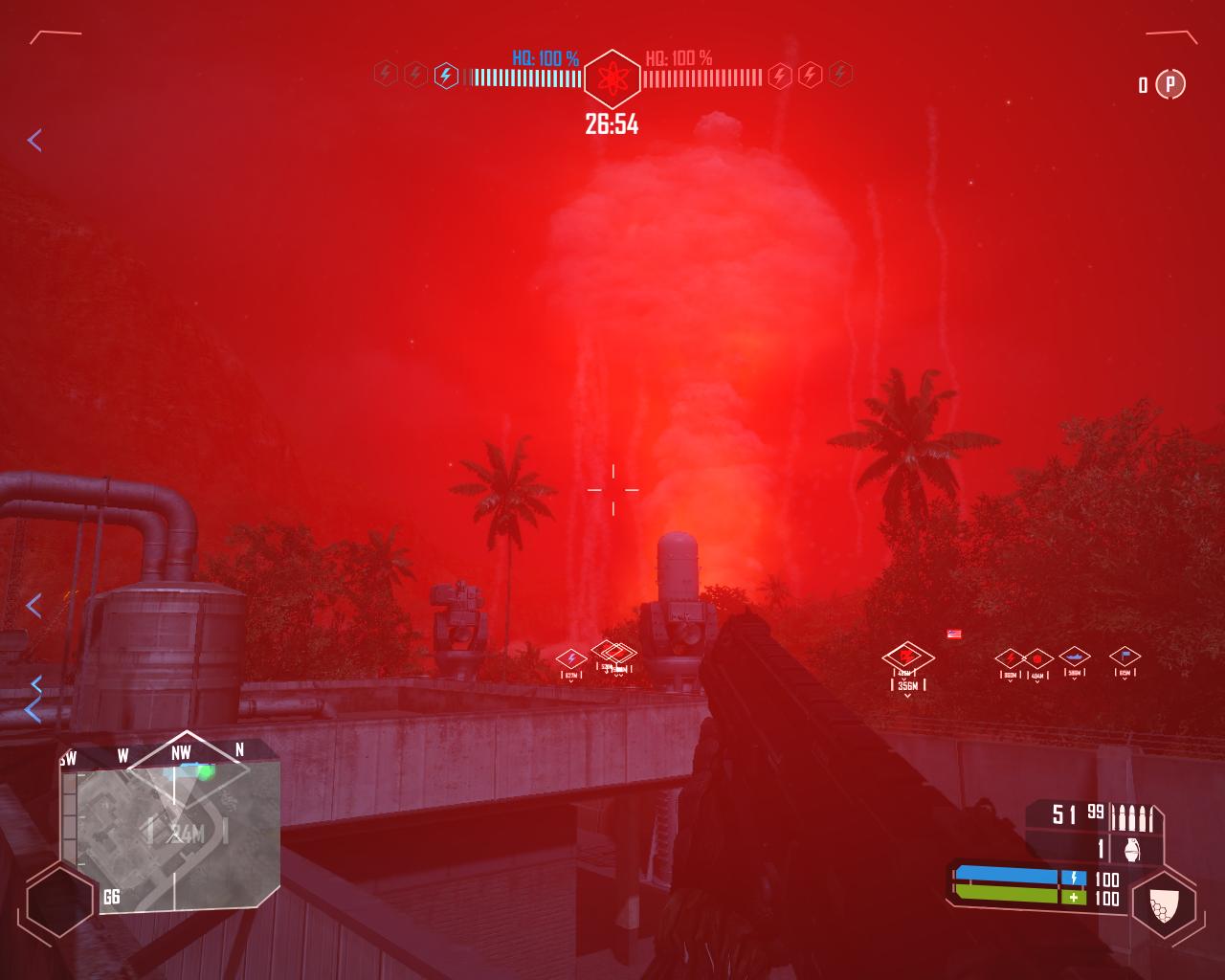Click the central atom hexagon prototype icon
The height and width of the screenshot is (980, 1225).
612,78
